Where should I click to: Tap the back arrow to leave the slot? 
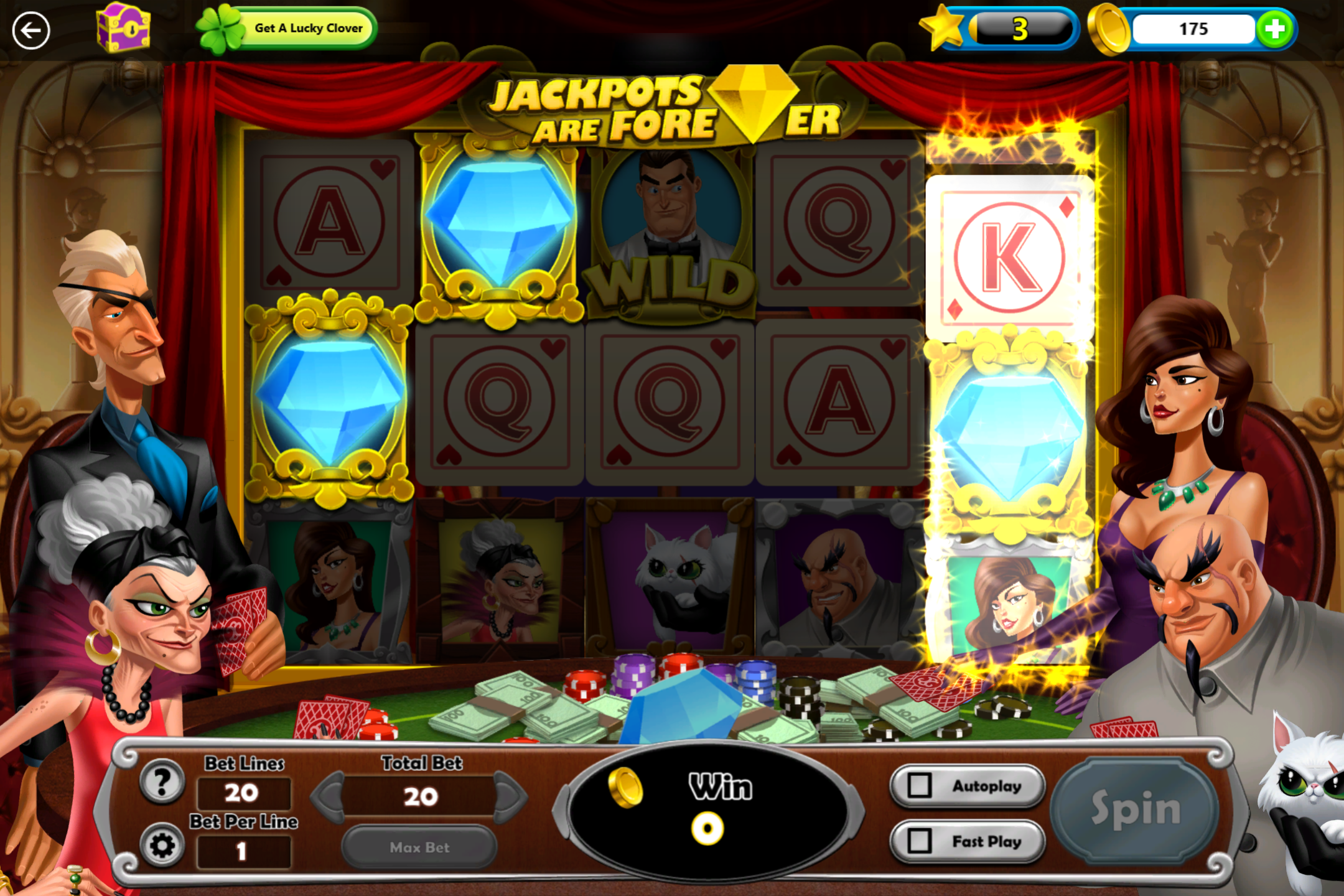point(31,29)
